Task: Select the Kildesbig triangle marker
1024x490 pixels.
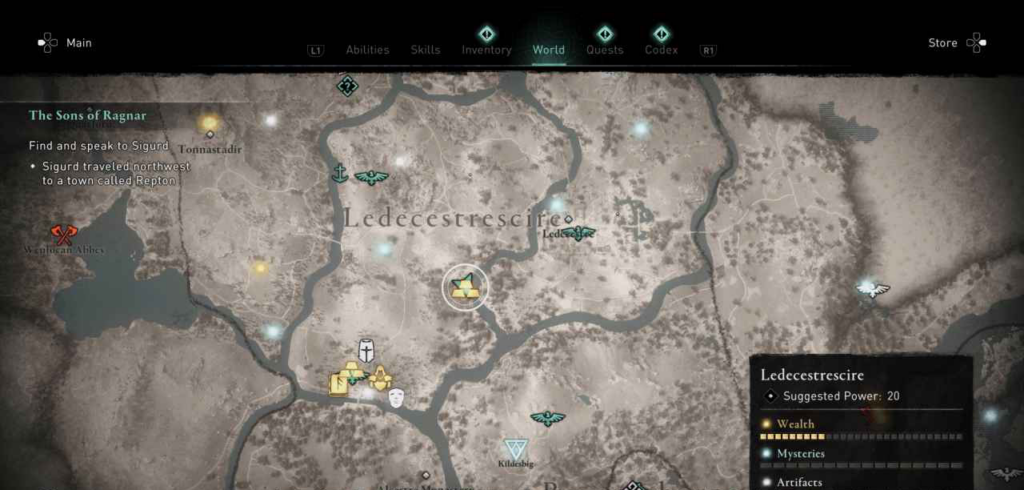Action: (x=517, y=449)
